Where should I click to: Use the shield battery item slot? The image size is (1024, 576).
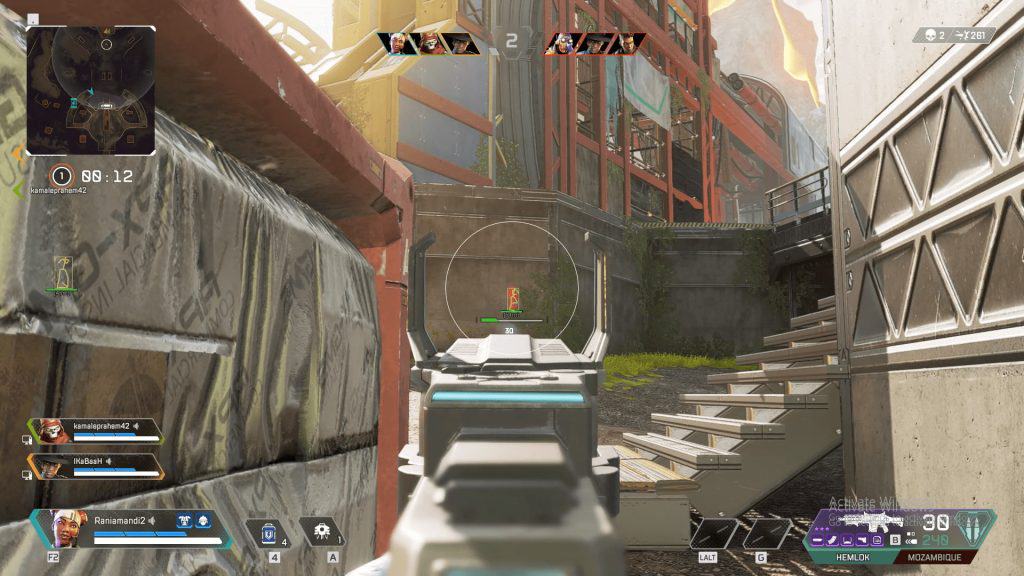click(x=268, y=532)
